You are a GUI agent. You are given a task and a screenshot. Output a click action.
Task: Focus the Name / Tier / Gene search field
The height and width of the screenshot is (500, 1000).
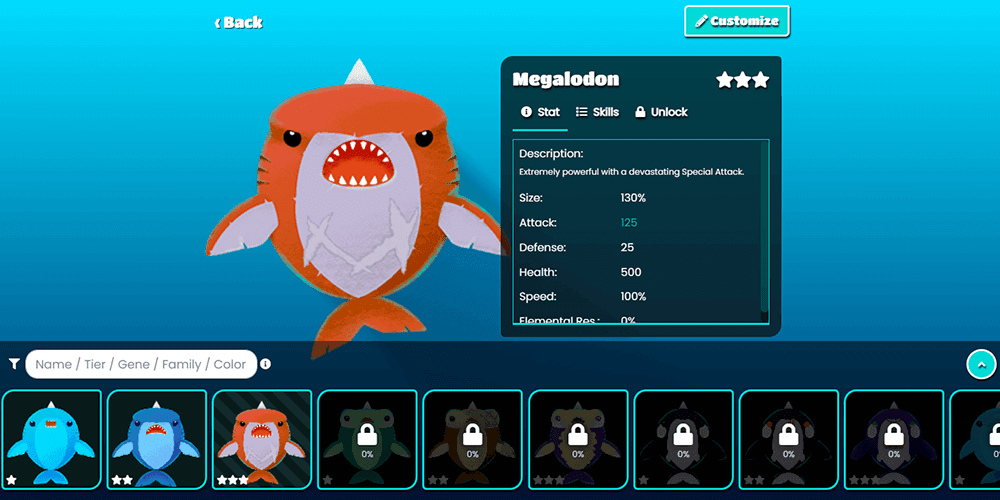tap(141, 364)
